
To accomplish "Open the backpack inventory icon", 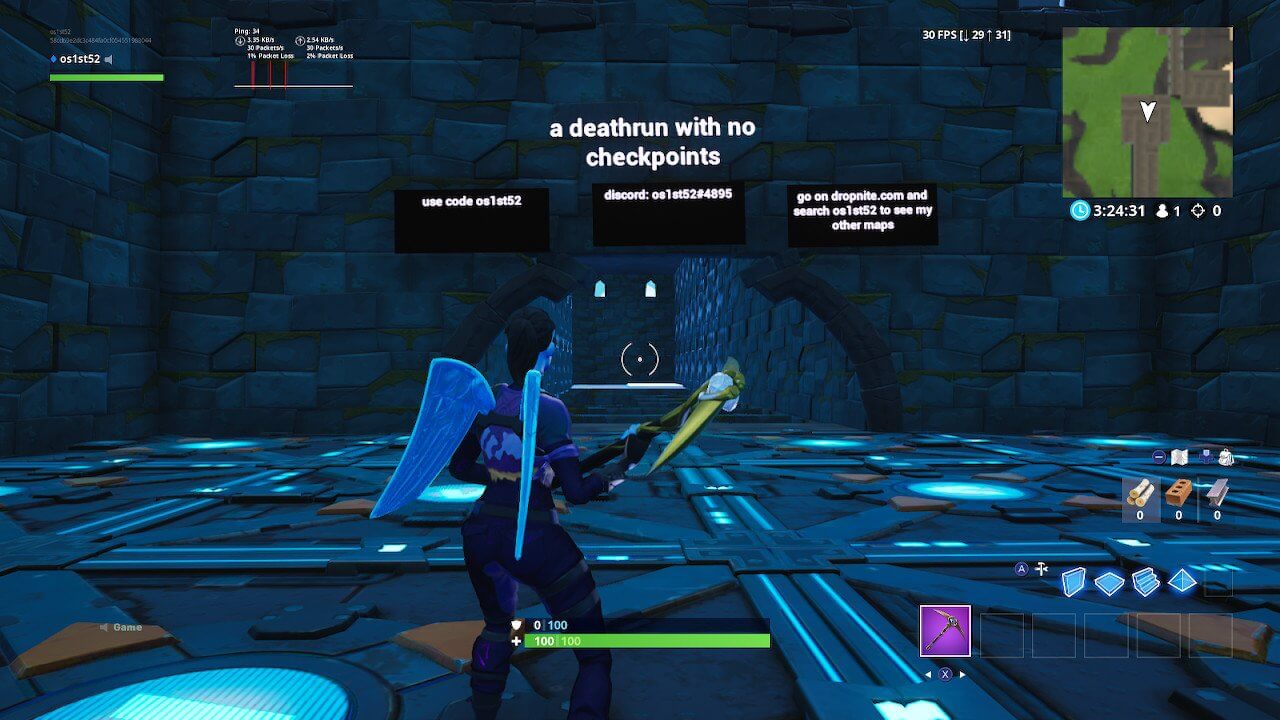I will [1225, 456].
